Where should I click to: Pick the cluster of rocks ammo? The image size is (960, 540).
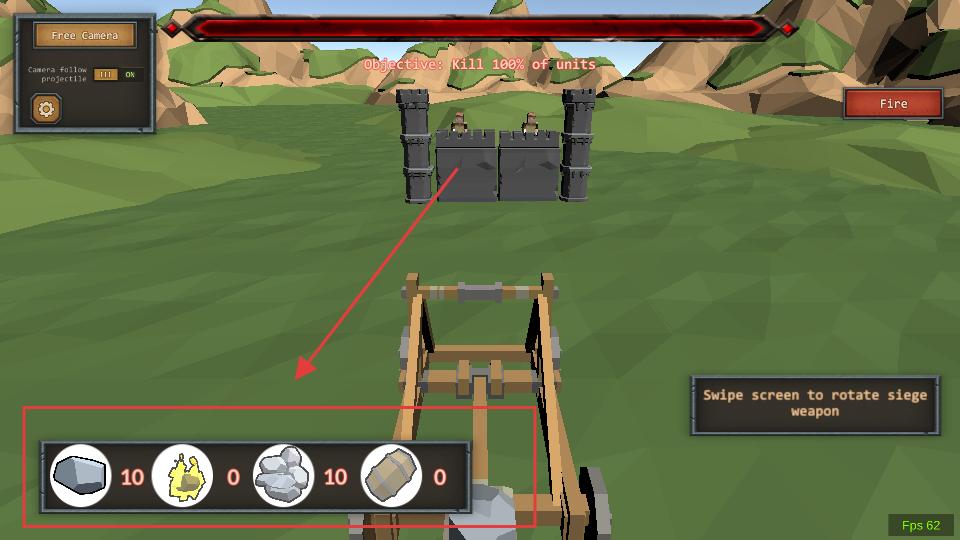[x=284, y=475]
